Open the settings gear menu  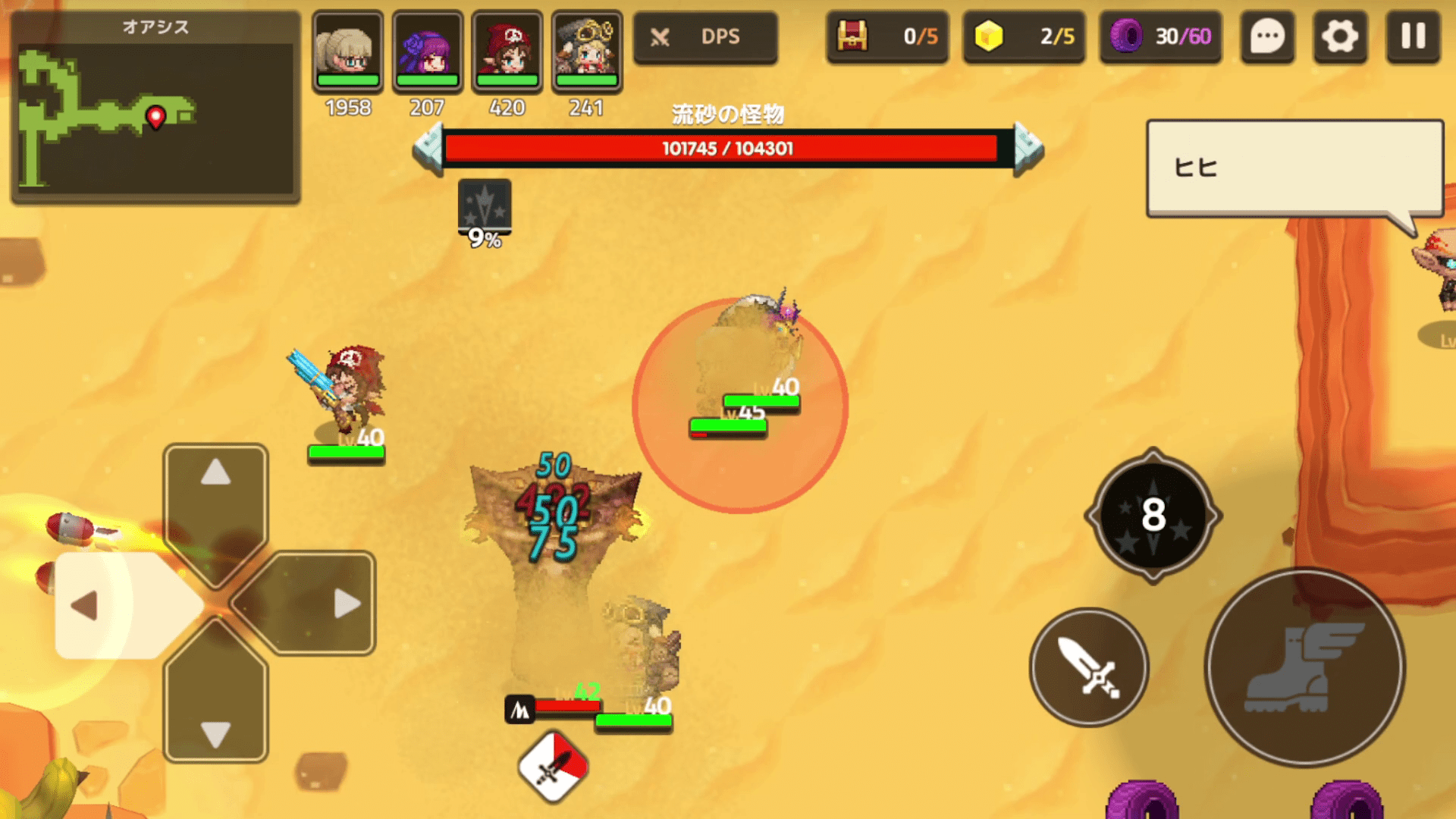tap(1340, 36)
